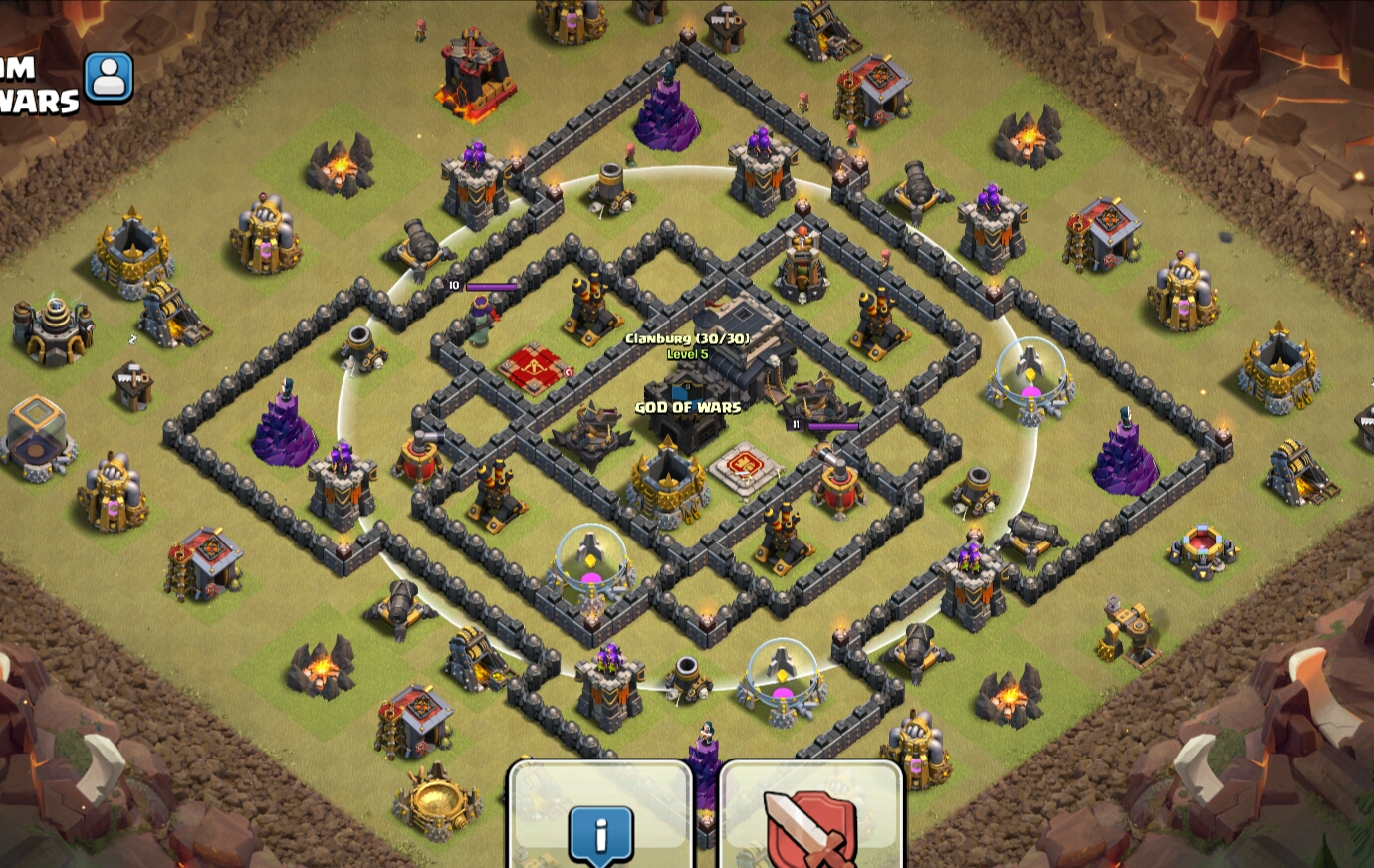Viewport: 1374px width, 868px height.
Task: Show info with the blue "i" button
Action: pos(600,832)
